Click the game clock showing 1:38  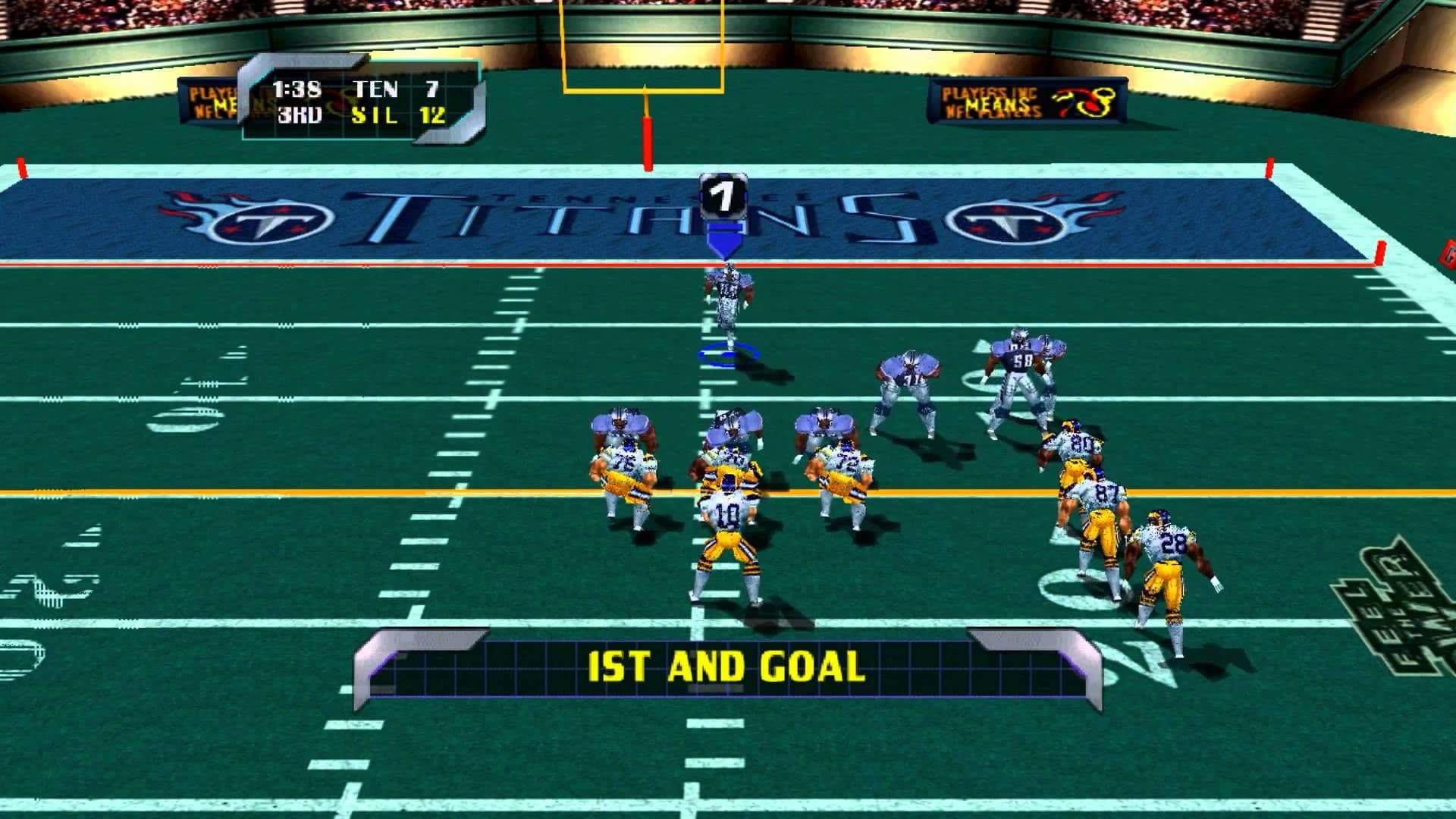[297, 89]
